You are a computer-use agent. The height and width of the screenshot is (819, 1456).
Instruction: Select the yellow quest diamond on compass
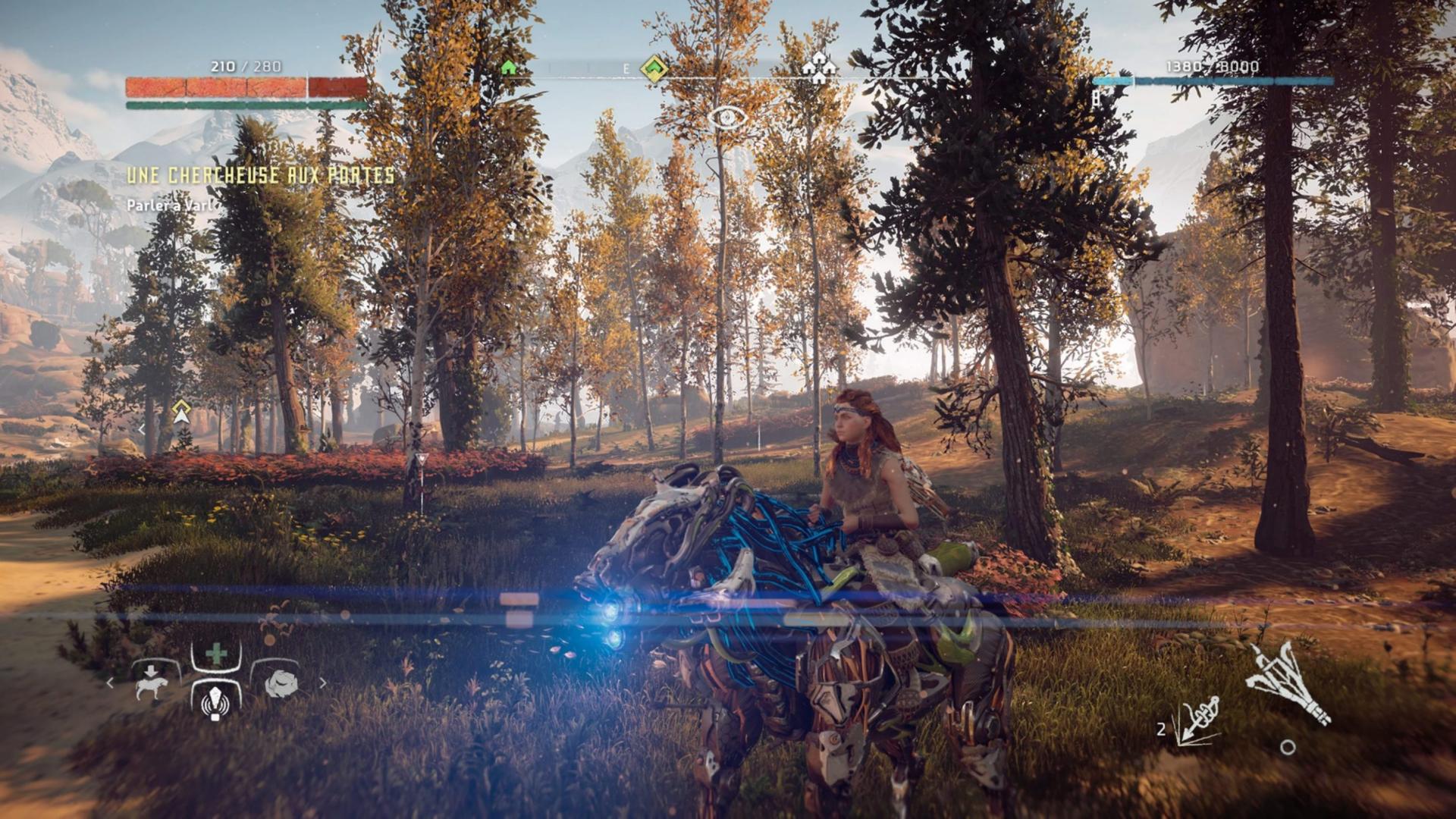[653, 68]
